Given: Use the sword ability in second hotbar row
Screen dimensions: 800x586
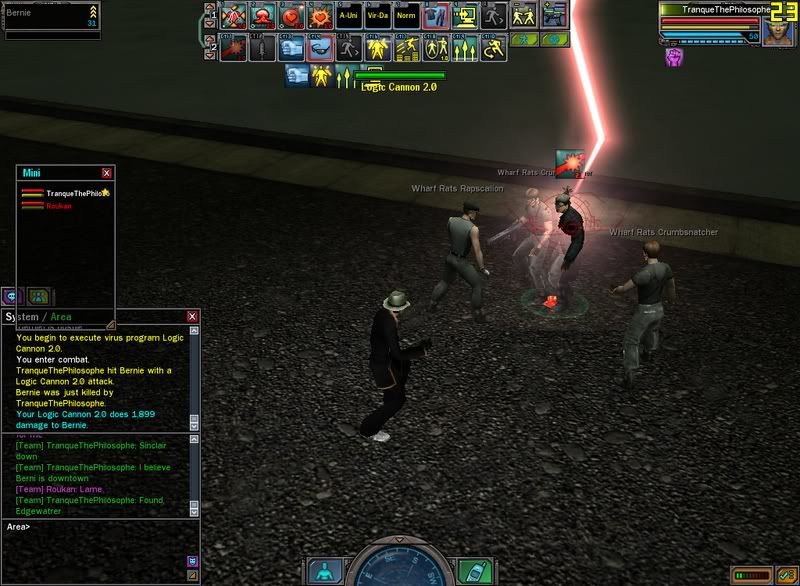Looking at the screenshot, I should [262, 48].
